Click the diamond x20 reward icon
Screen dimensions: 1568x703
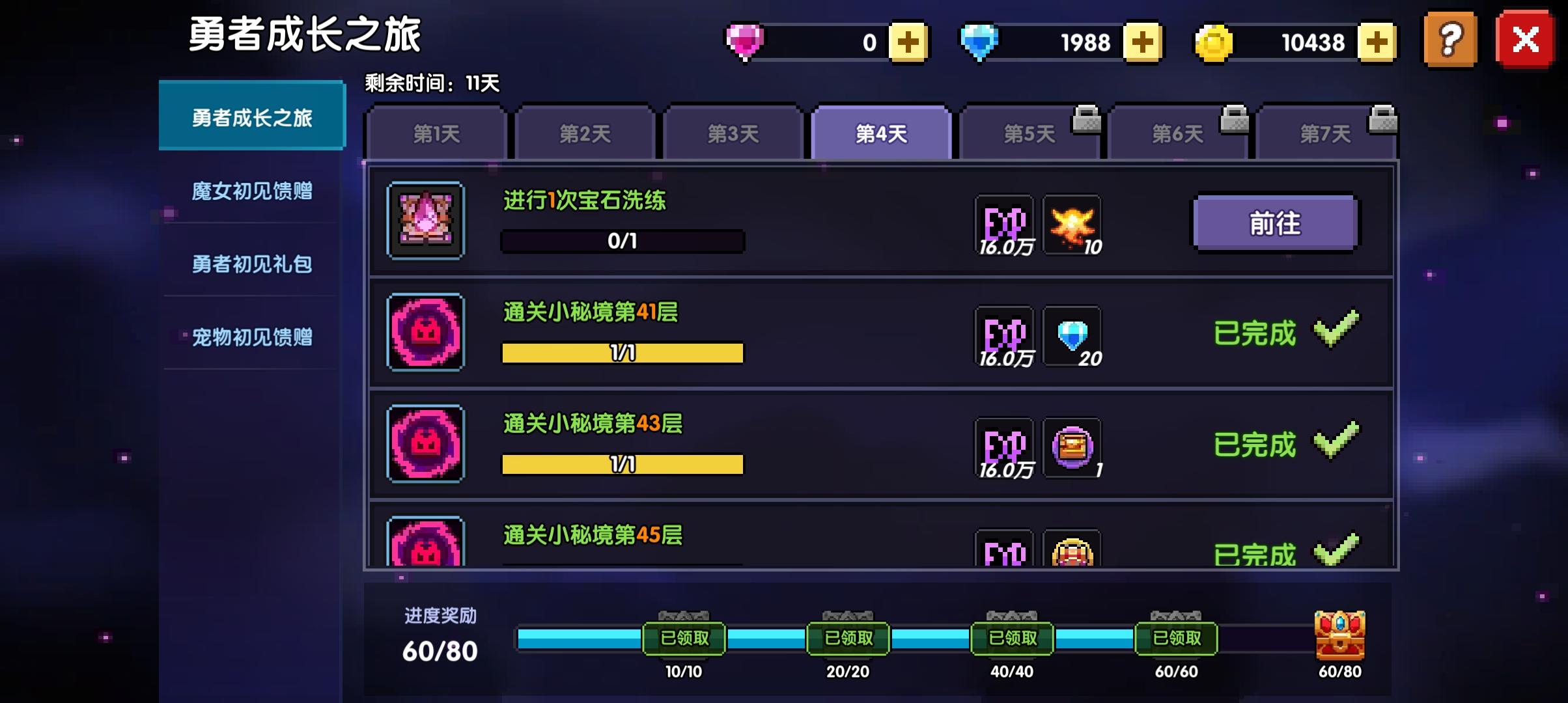[1073, 335]
